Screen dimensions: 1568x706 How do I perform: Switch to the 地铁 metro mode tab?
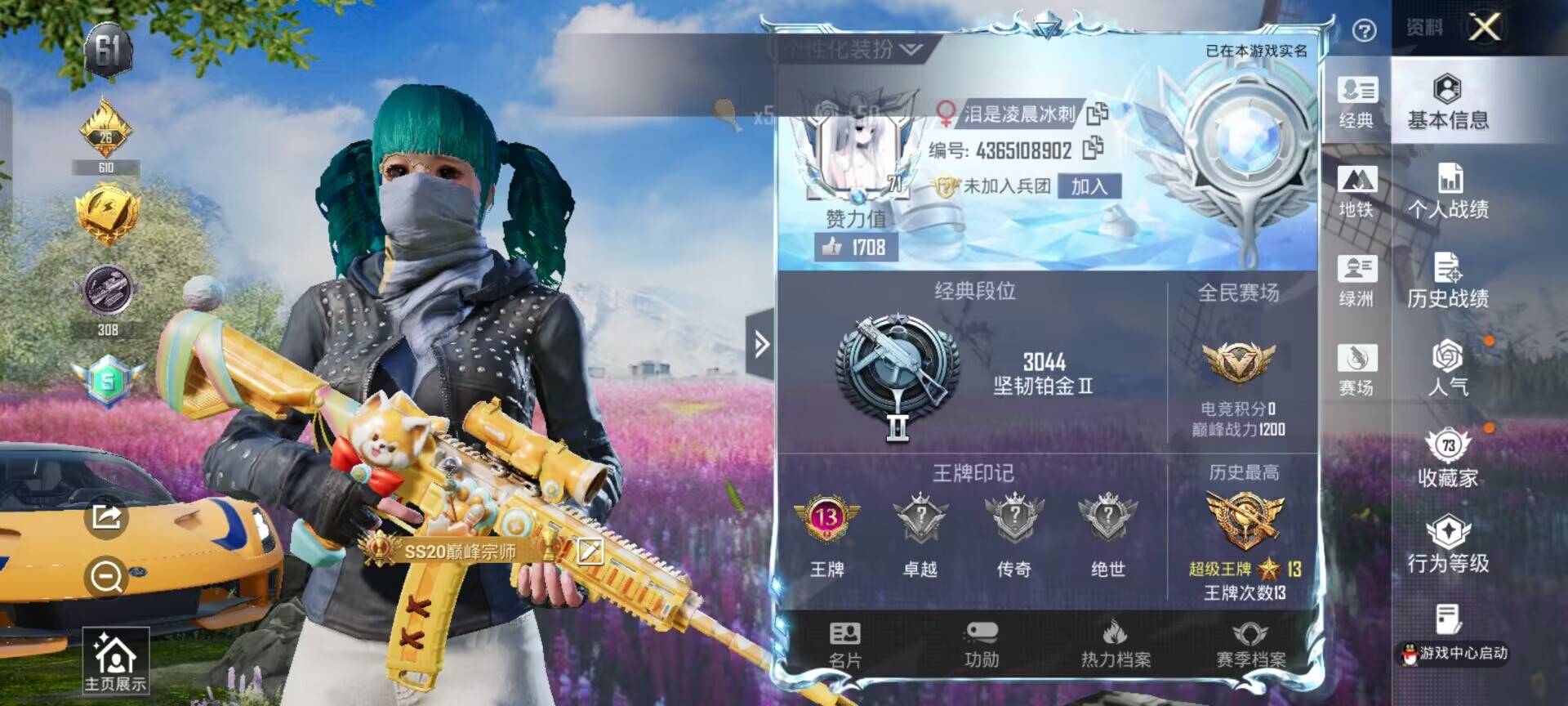[1356, 191]
